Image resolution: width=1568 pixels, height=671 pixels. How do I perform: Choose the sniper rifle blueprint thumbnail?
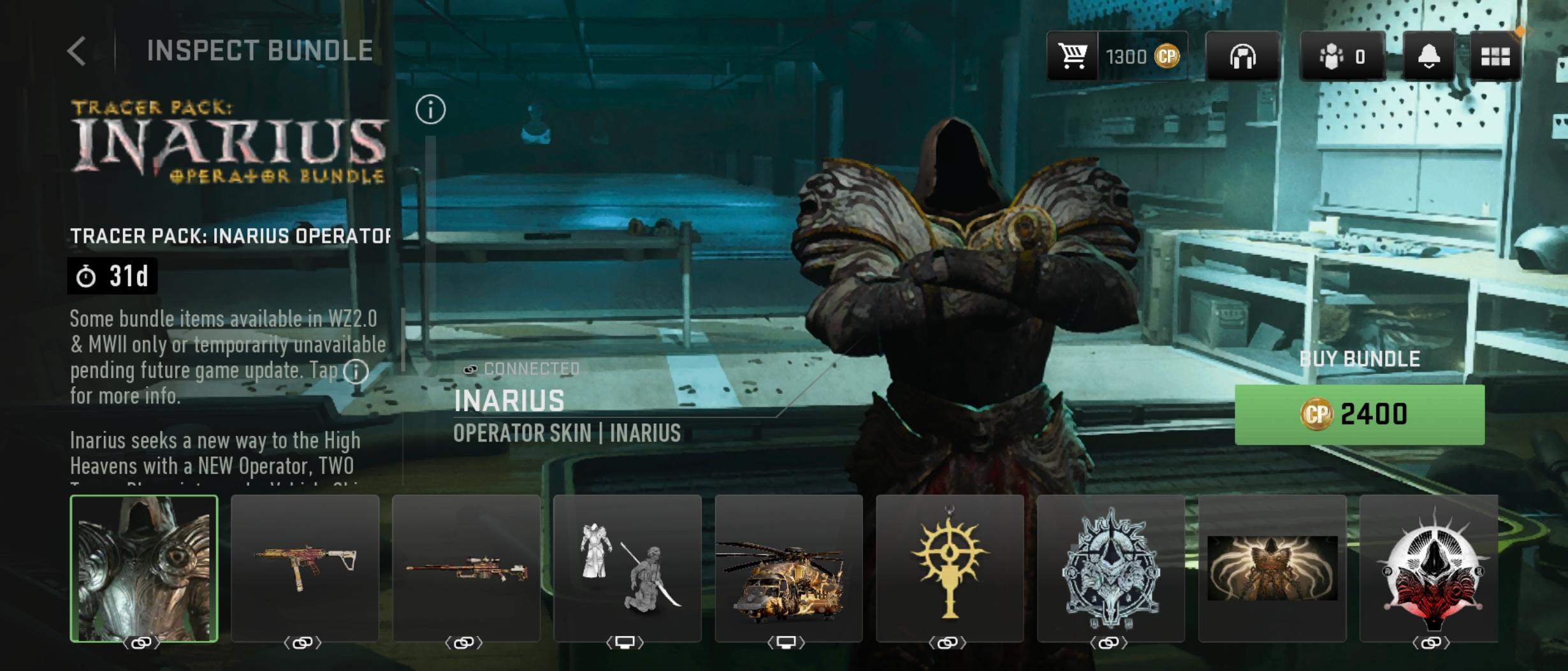pos(466,568)
